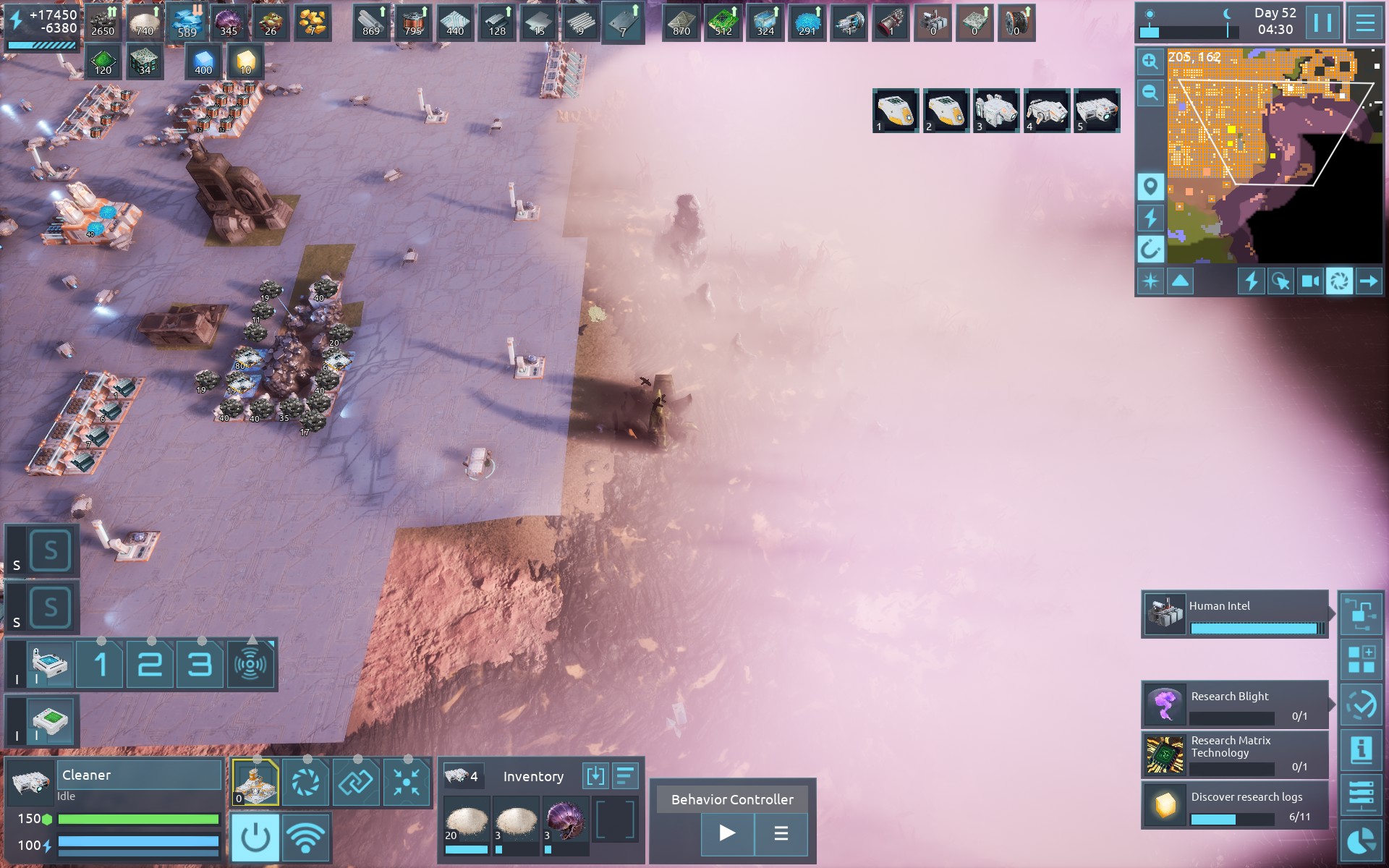Open the info panel on right sidebar
The width and height of the screenshot is (1389, 868).
tap(1362, 749)
